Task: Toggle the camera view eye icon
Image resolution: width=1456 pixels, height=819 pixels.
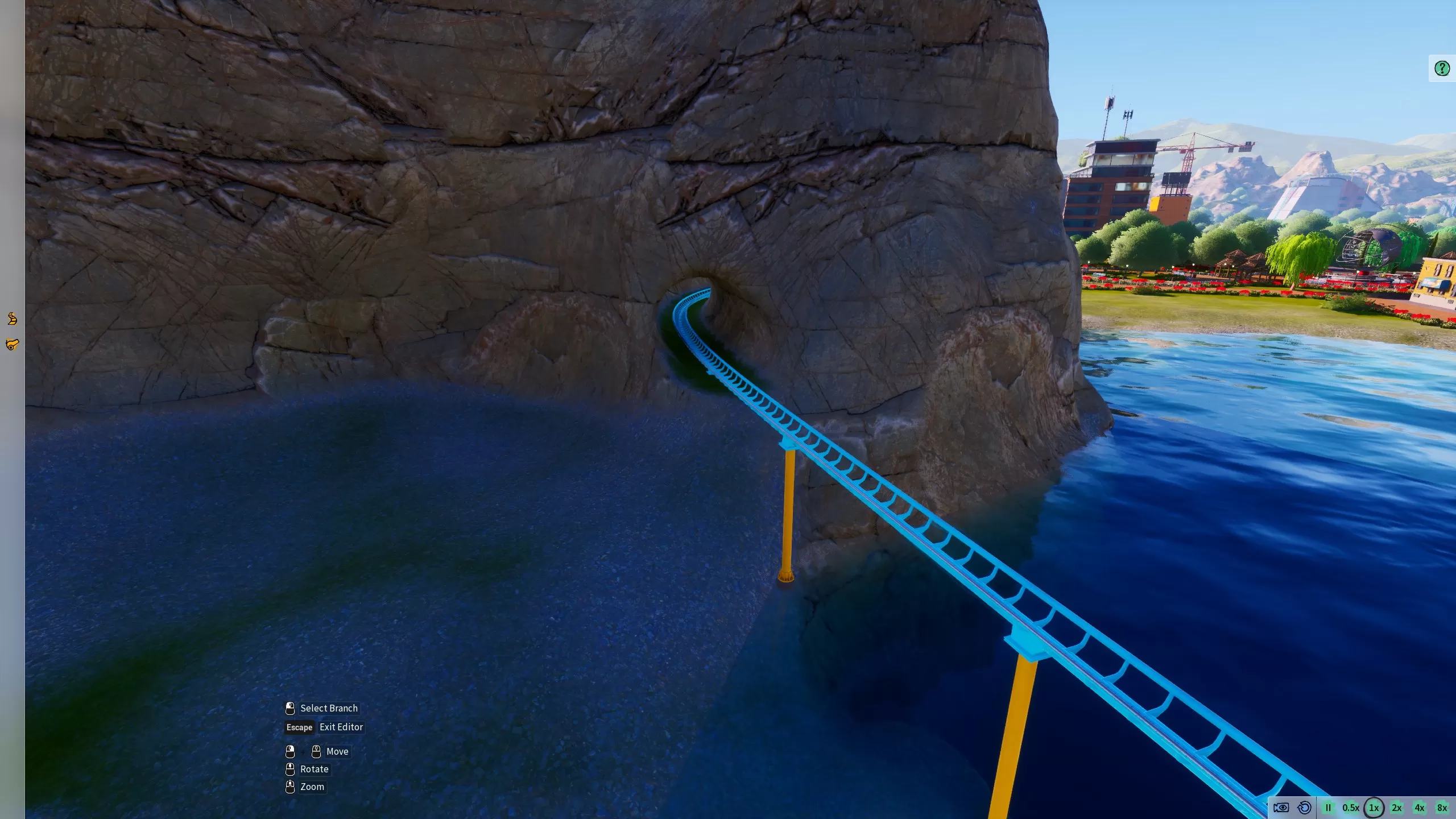Action: pos(1281,808)
